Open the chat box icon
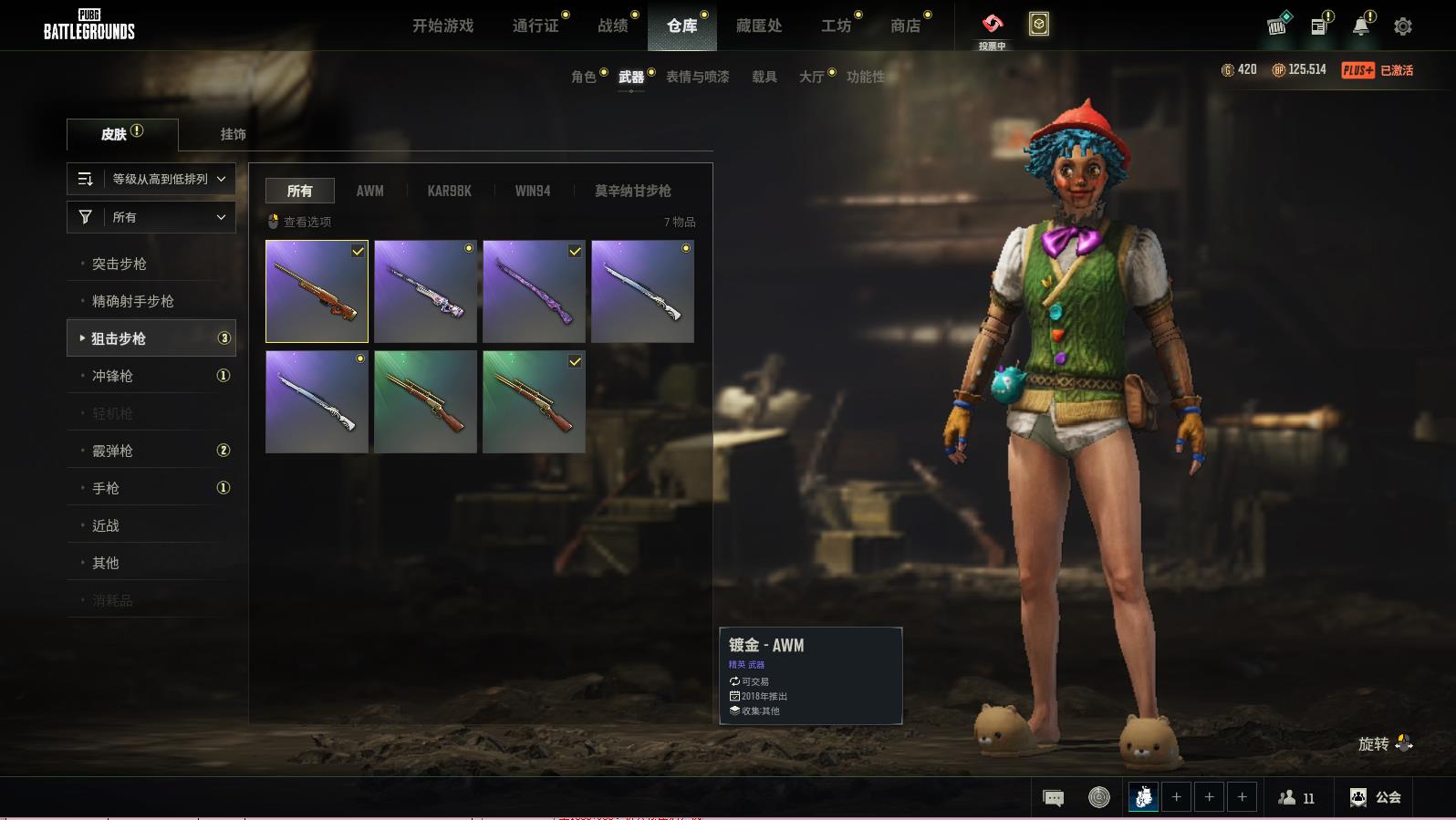1456x820 pixels. (1053, 798)
